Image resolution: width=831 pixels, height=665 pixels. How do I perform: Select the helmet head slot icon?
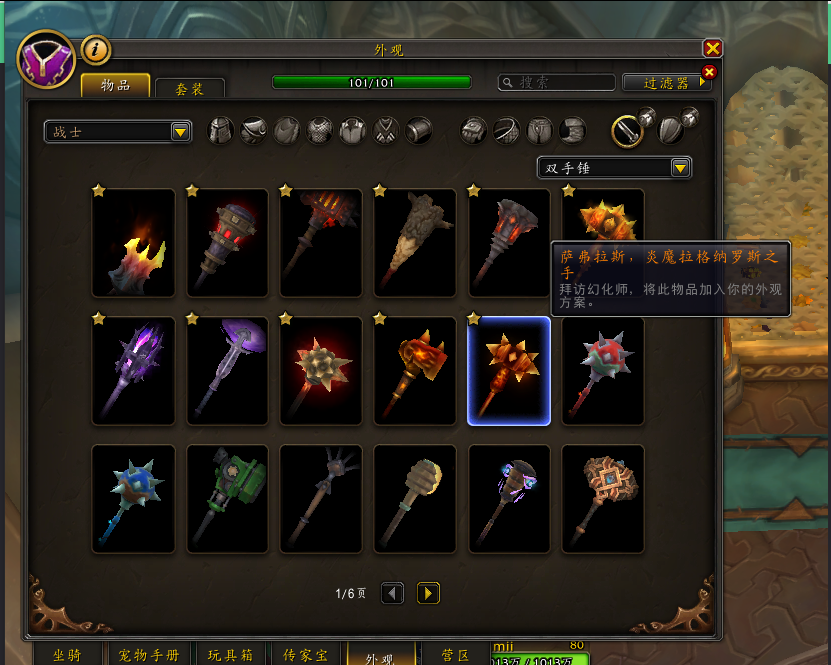[220, 131]
